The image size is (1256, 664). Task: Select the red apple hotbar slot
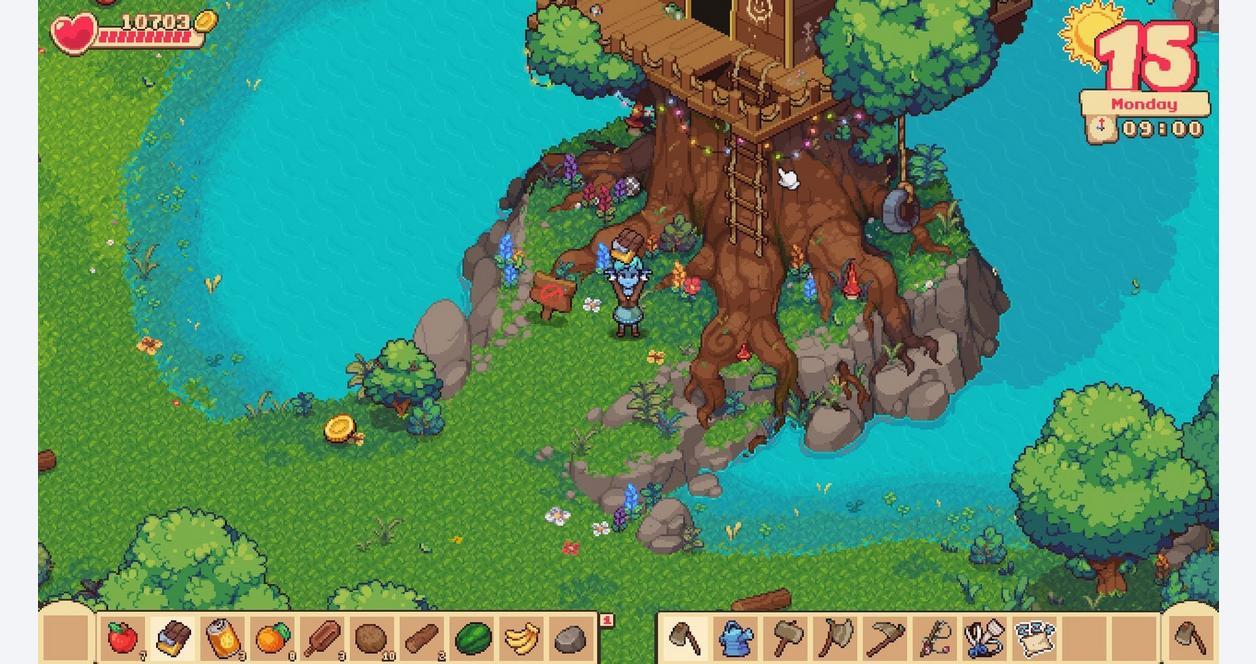[x=122, y=638]
